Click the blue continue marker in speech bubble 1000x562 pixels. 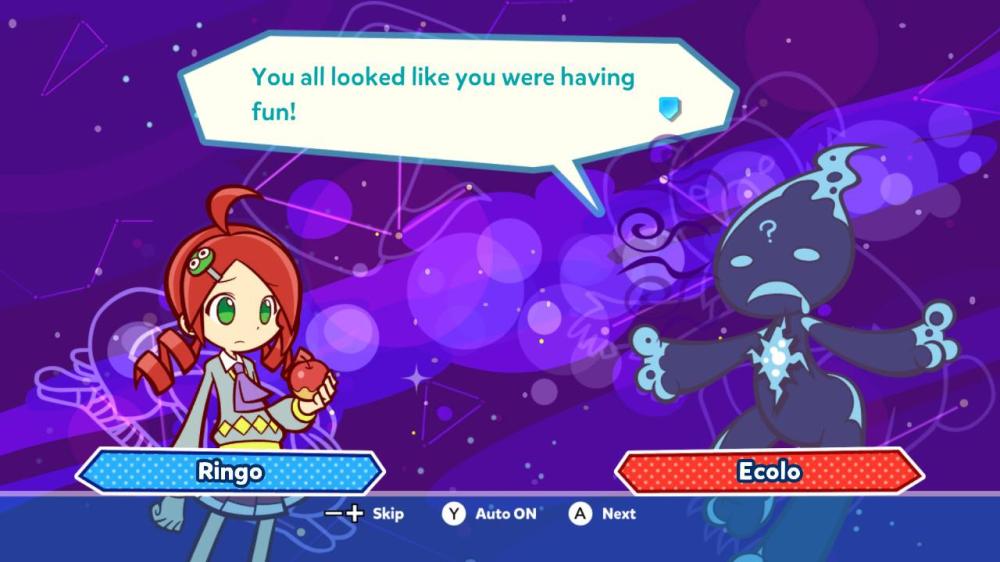(x=670, y=108)
